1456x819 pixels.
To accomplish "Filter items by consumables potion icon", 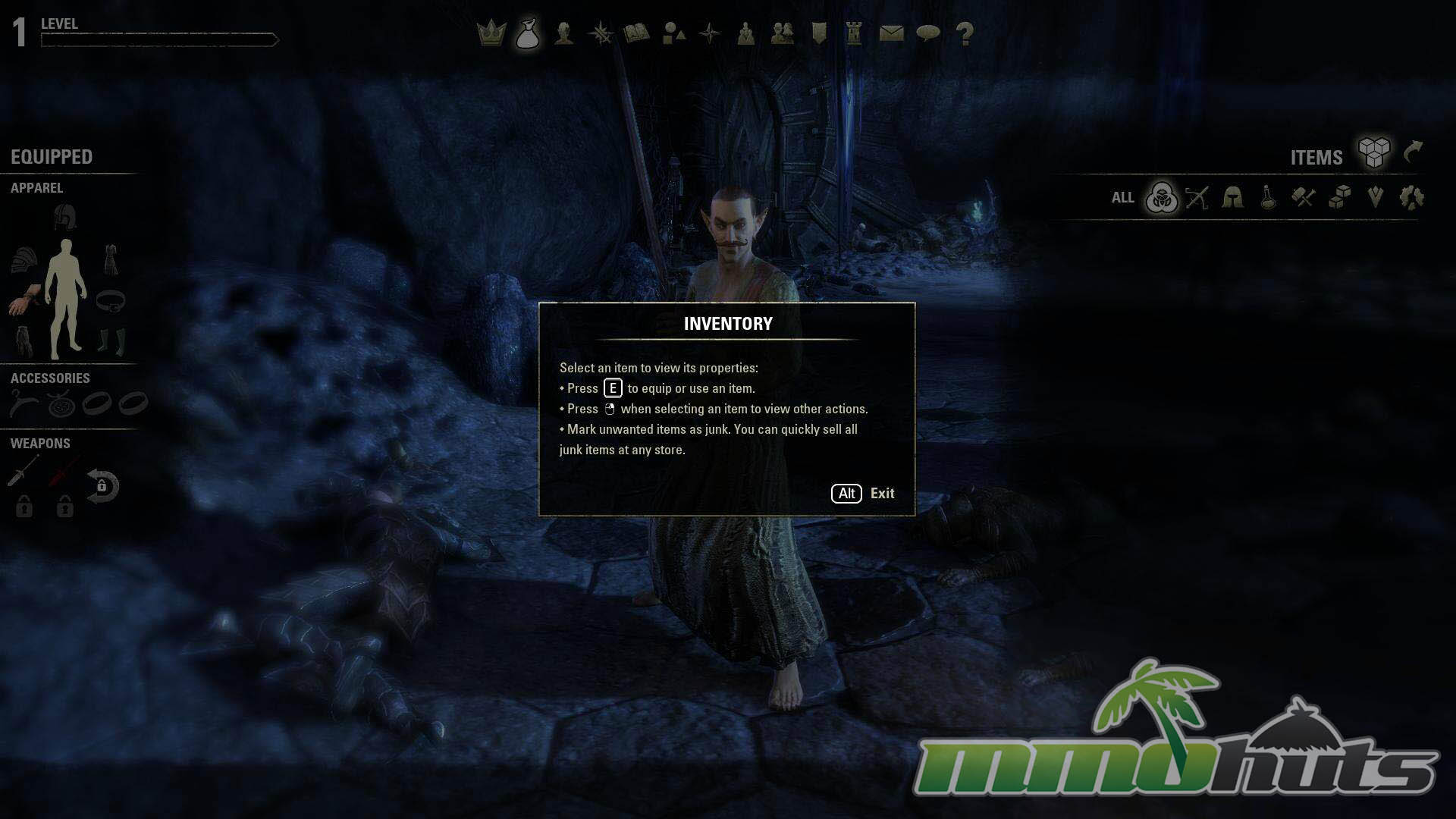I will coord(1268,198).
